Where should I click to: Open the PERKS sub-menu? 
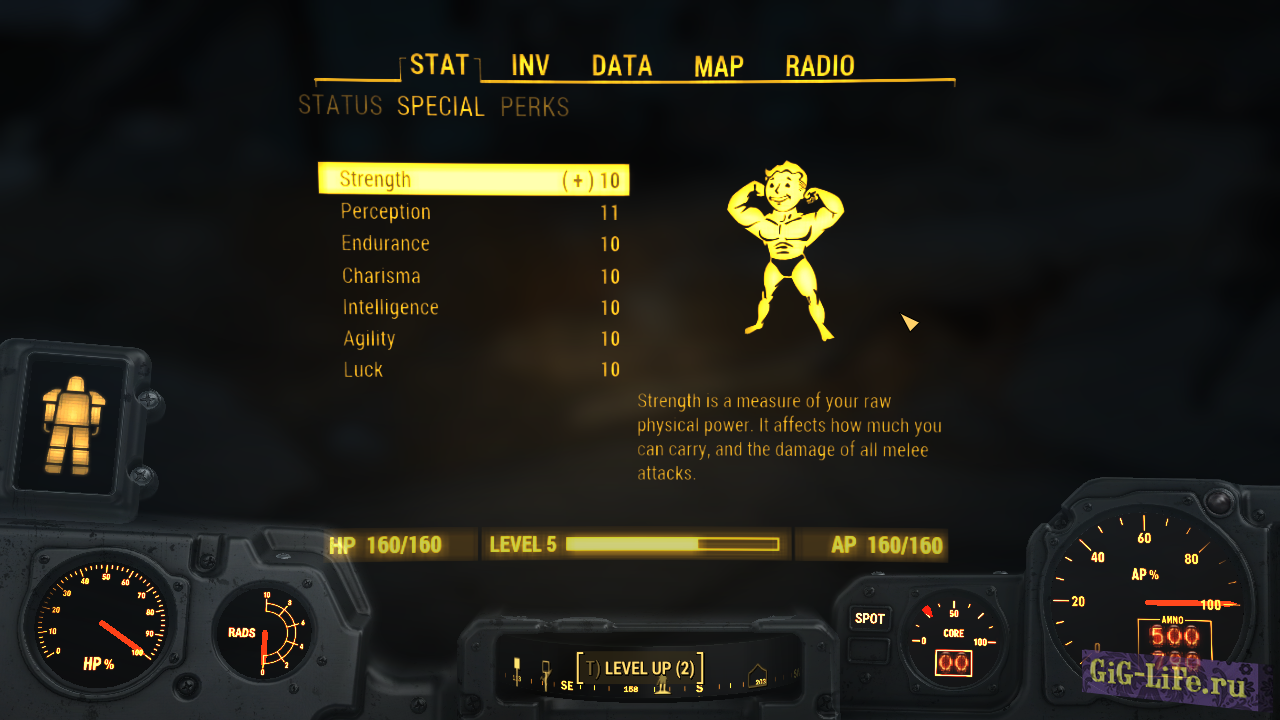coord(535,107)
